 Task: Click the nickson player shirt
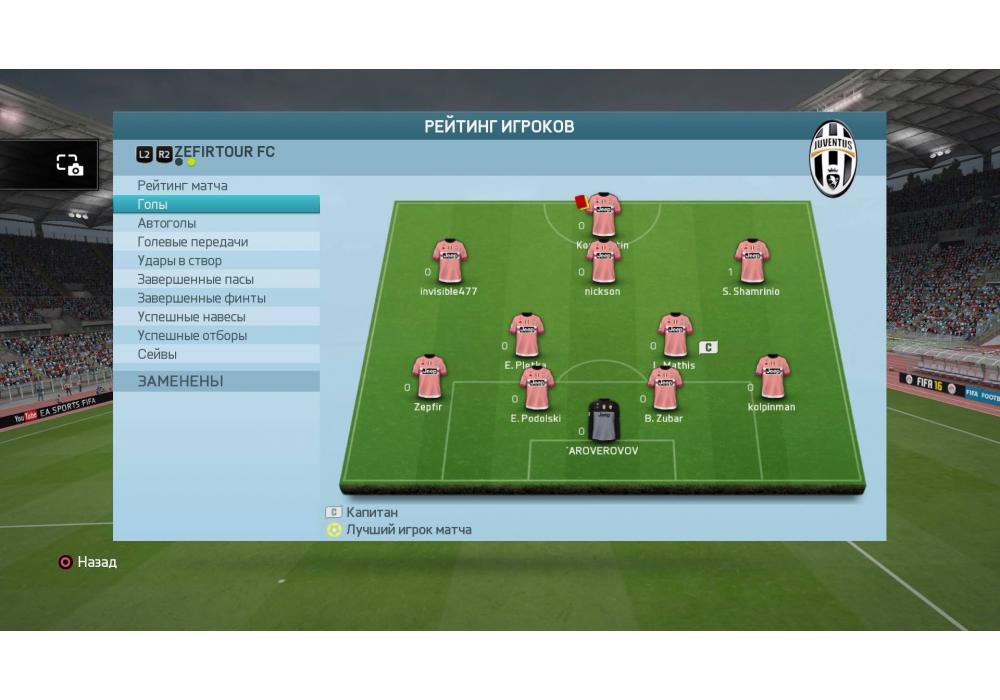coord(603,262)
